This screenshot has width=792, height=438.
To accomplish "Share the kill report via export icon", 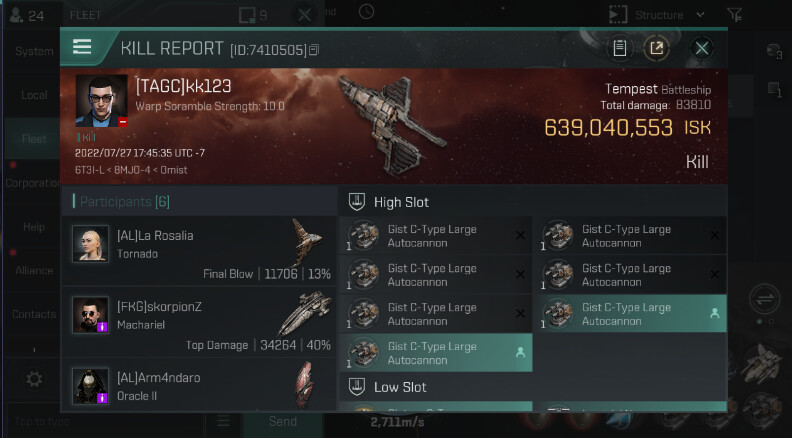I will point(656,48).
